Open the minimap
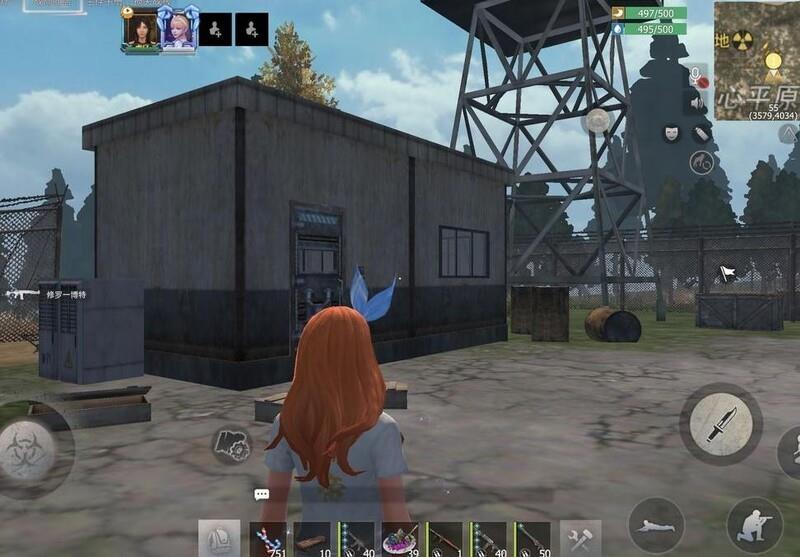Screen dimensions: 800x557 pos(756,59)
